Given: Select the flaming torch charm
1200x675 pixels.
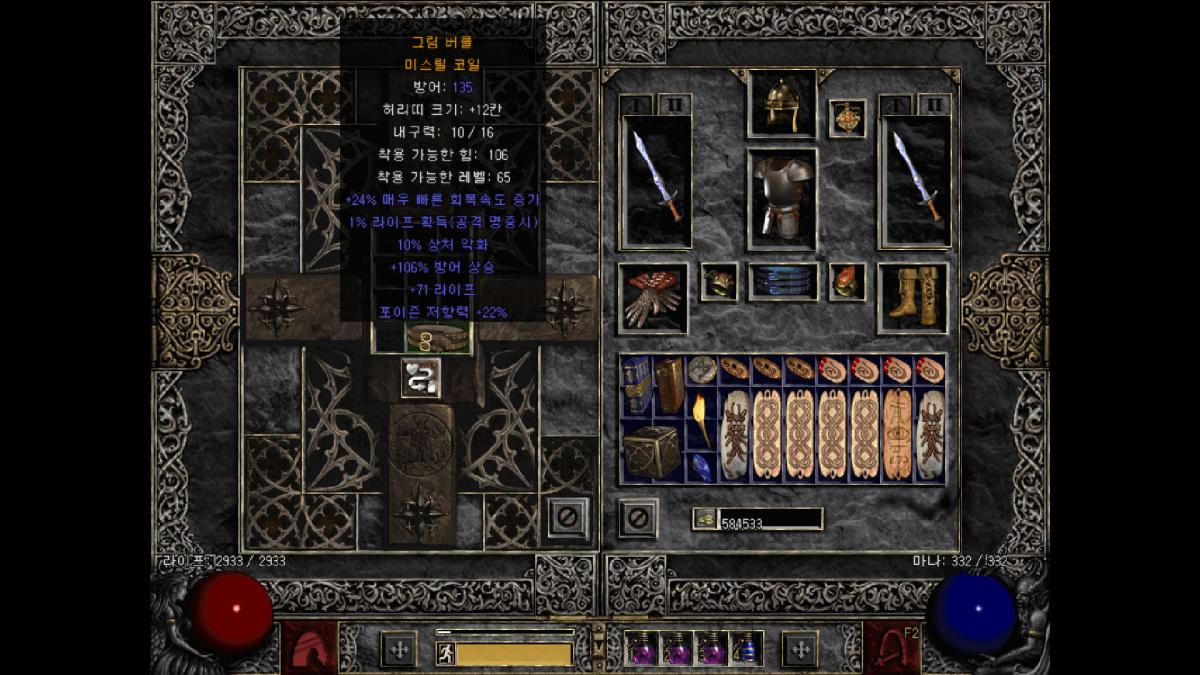Looking at the screenshot, I should (702, 417).
